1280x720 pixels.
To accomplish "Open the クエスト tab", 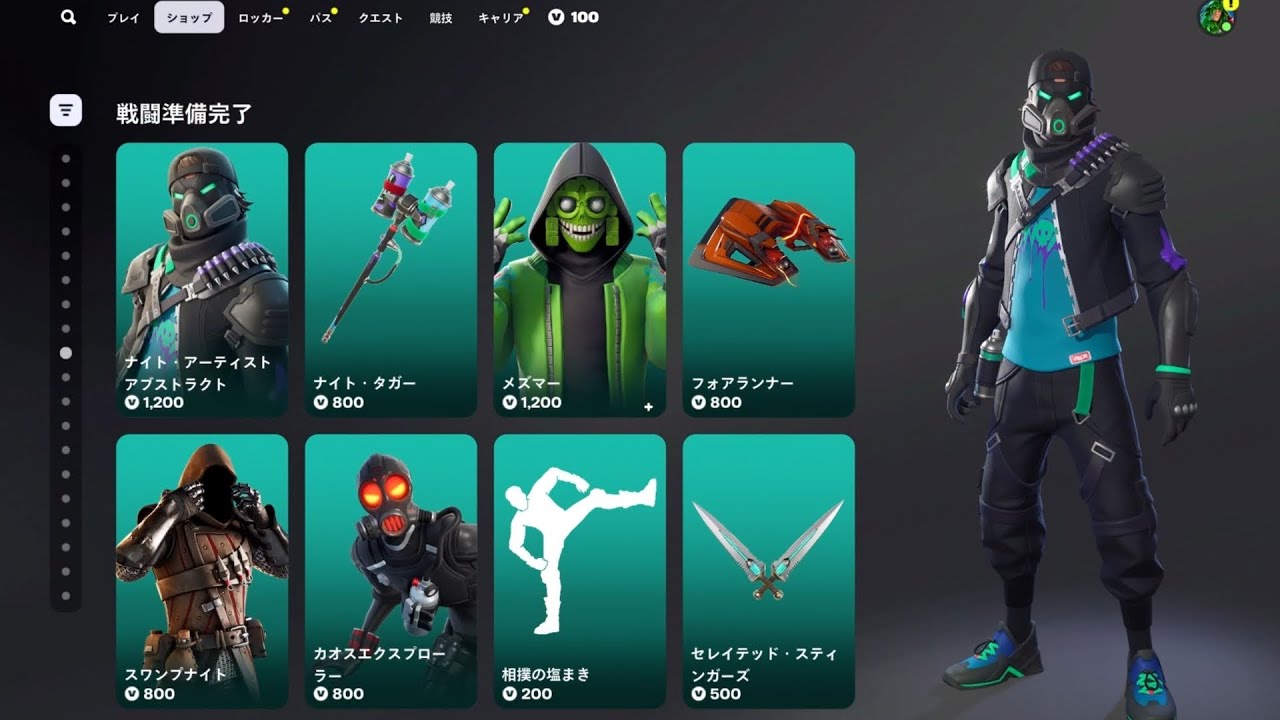I will 381,17.
